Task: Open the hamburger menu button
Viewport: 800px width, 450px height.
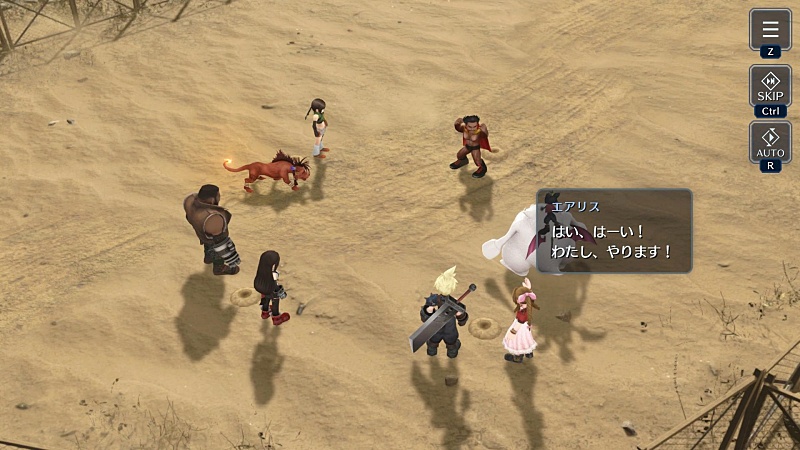Action: (770, 29)
